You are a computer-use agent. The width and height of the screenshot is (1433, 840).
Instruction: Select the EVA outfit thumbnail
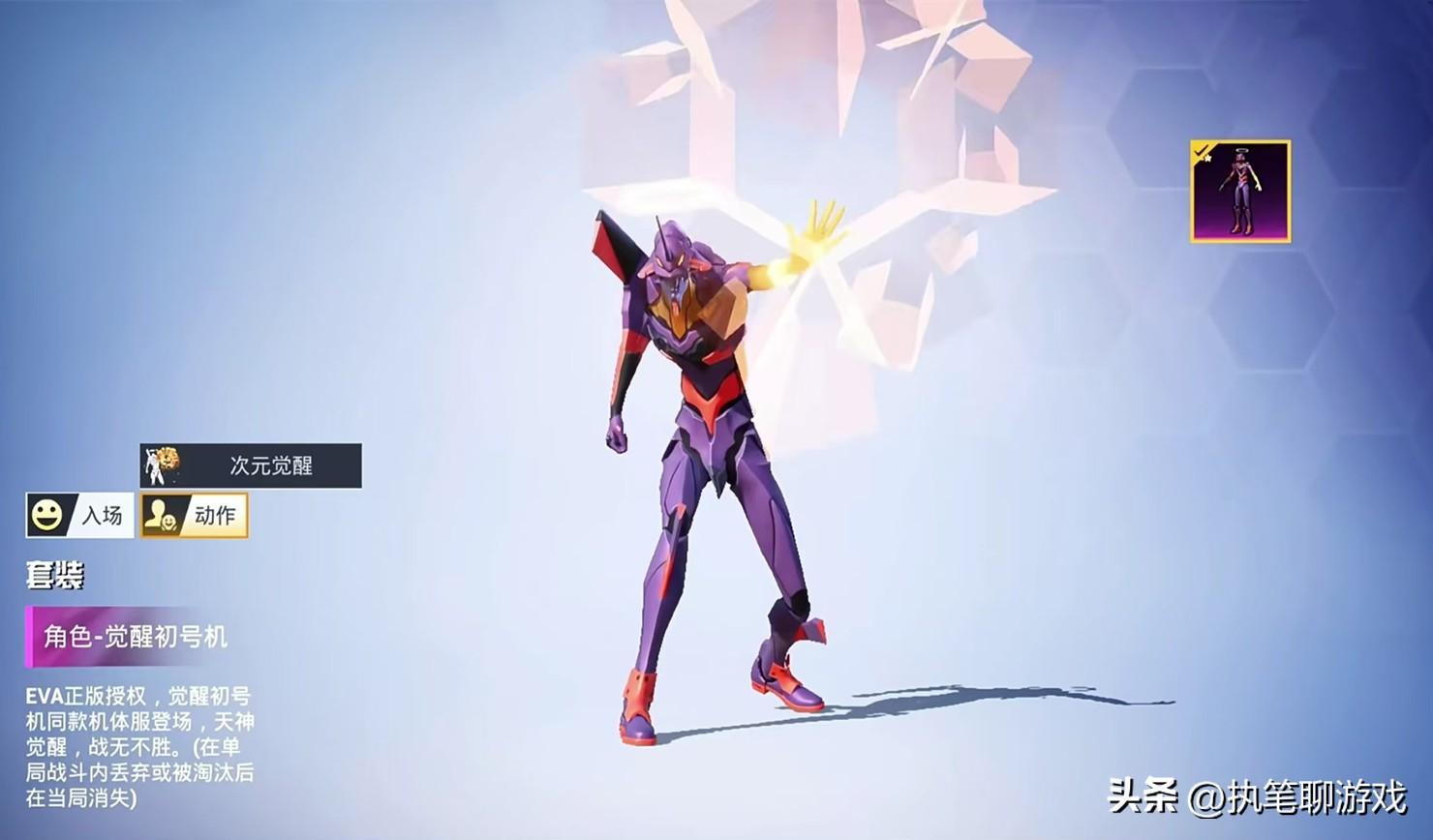coord(1240,192)
